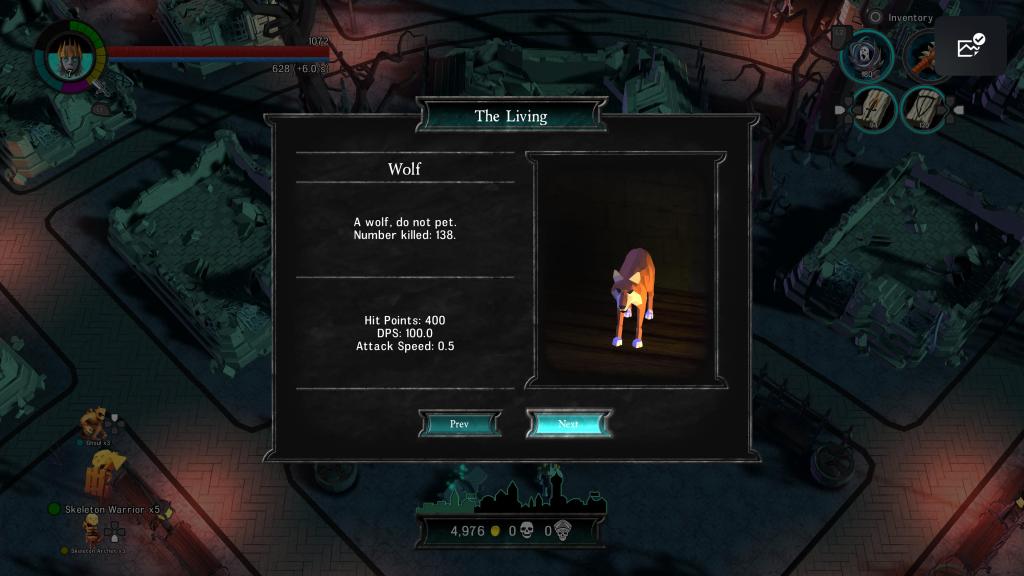Click the Prev button
Image resolution: width=1024 pixels, height=576 pixels.
459,424
